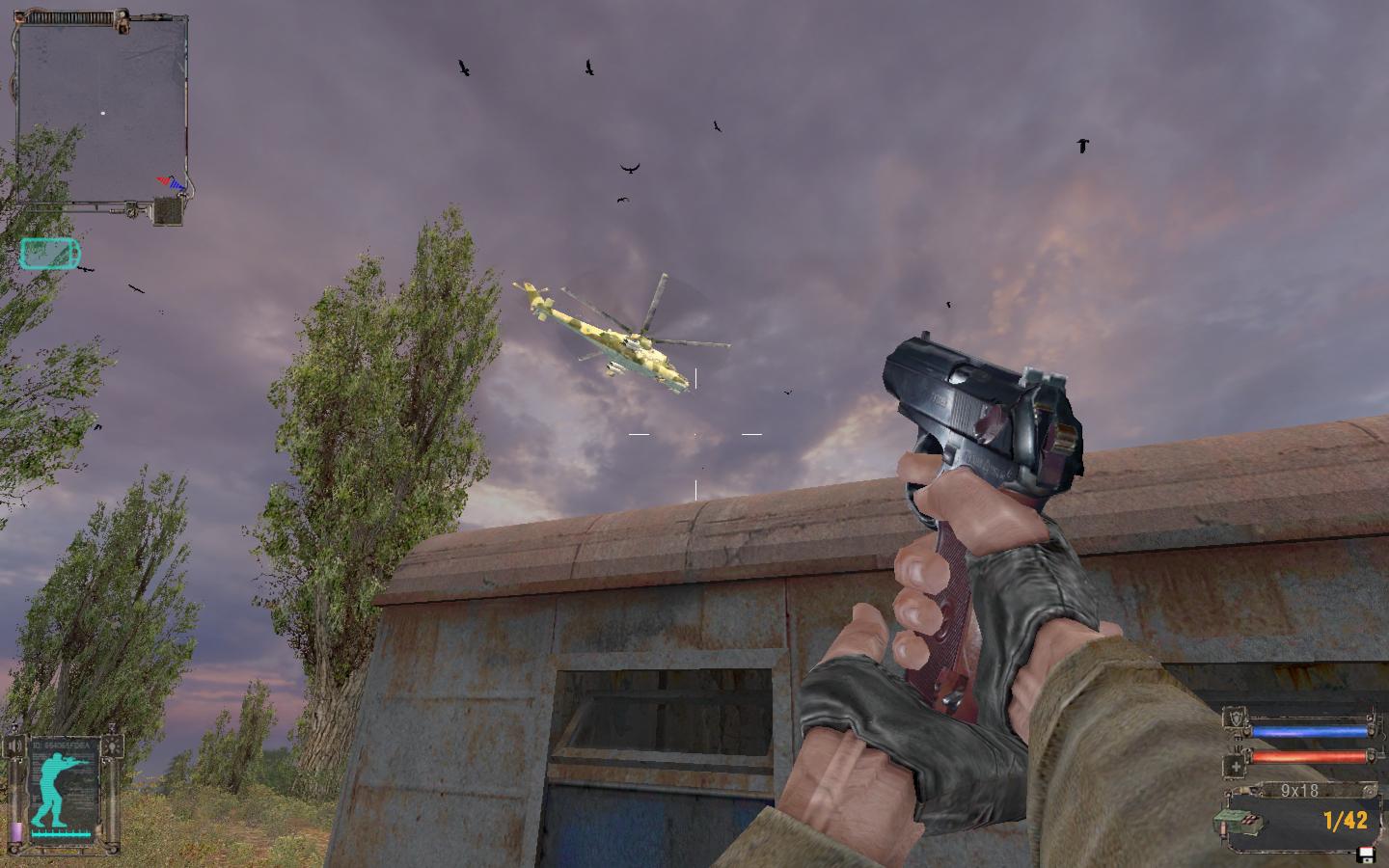Click the grille box under the minimap
This screenshot has height=868, width=1389.
point(169,211)
